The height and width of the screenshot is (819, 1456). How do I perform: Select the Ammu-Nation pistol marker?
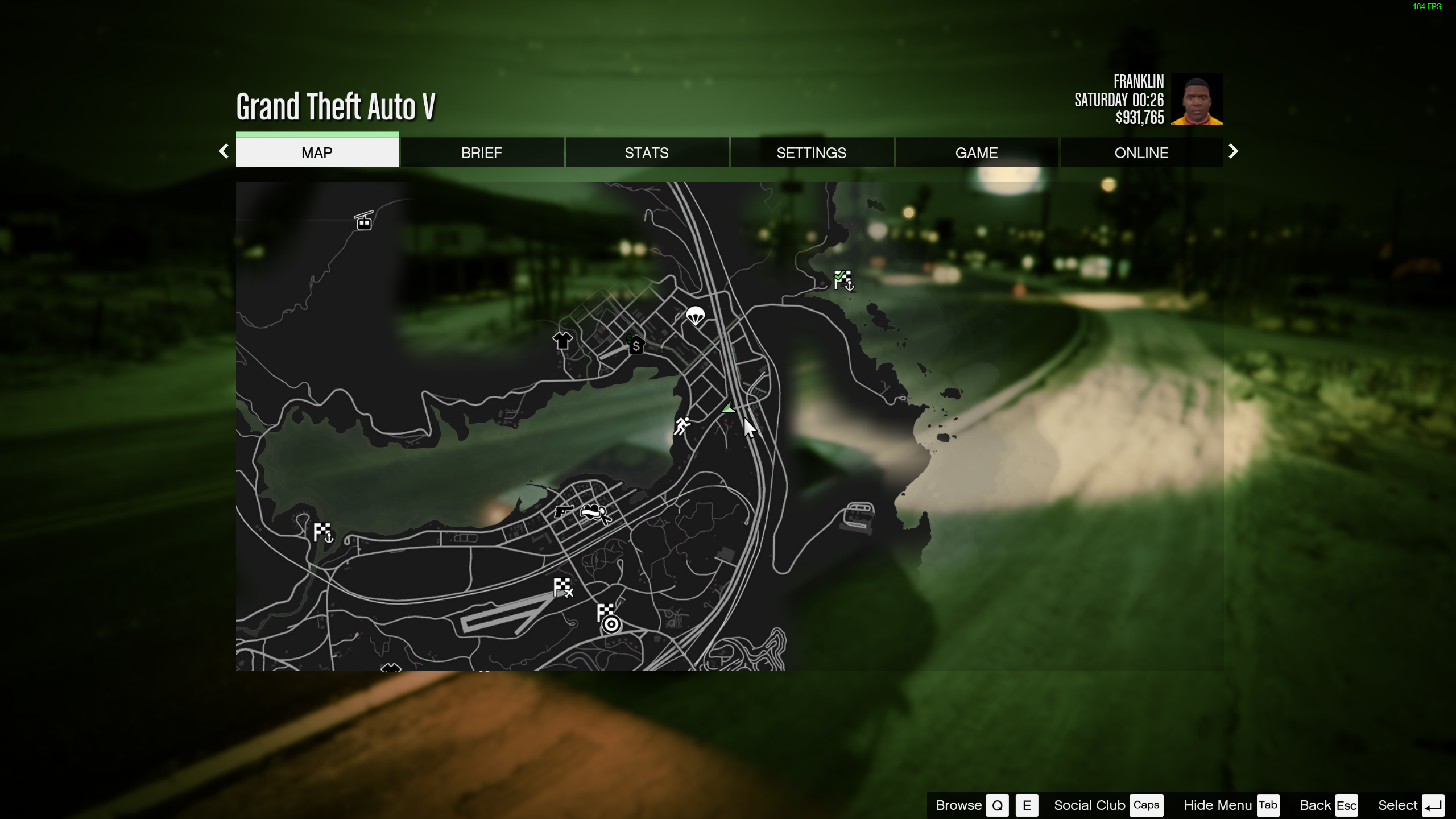[563, 511]
